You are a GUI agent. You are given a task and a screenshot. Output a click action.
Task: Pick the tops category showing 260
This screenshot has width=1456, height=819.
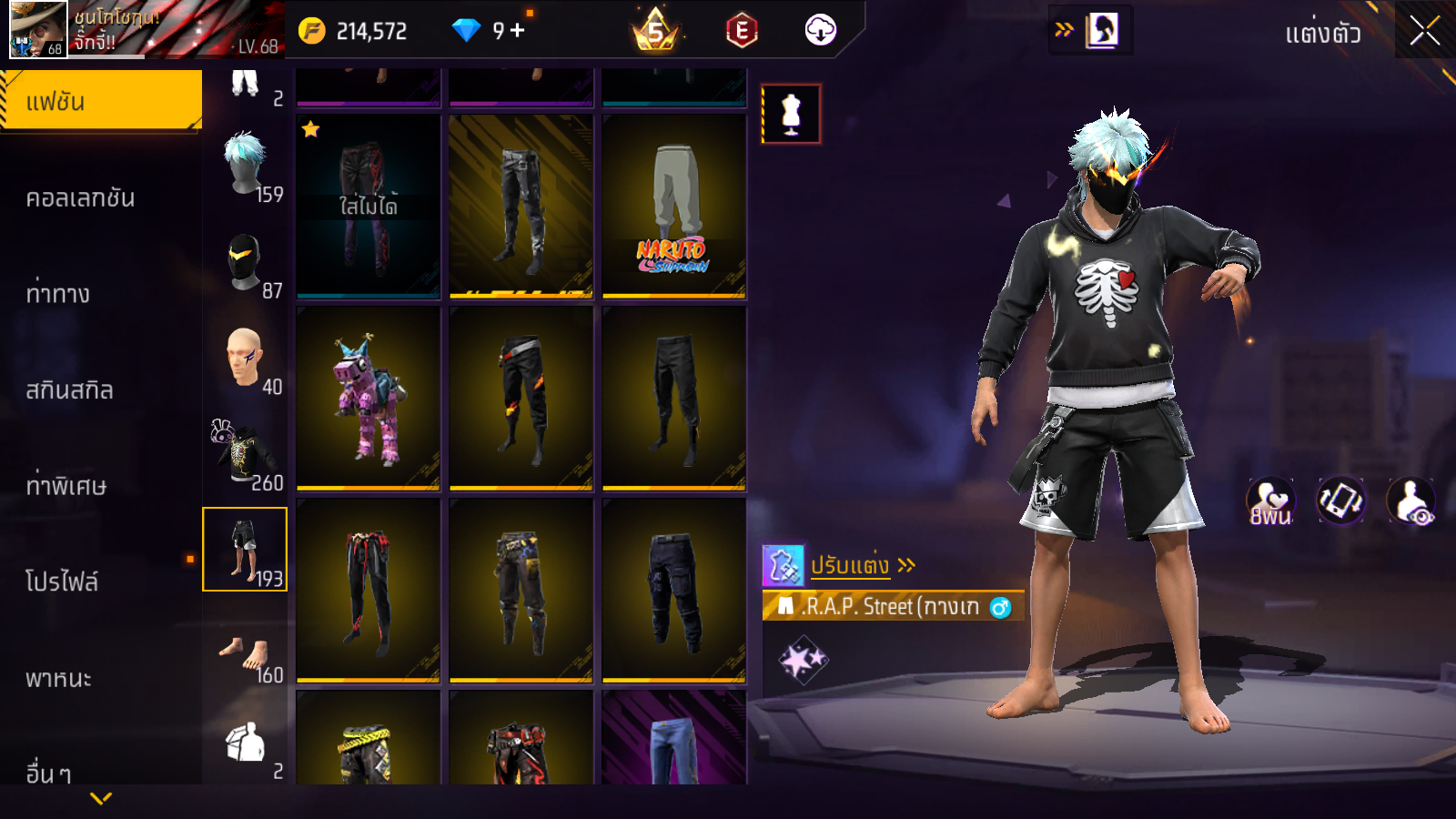246,454
